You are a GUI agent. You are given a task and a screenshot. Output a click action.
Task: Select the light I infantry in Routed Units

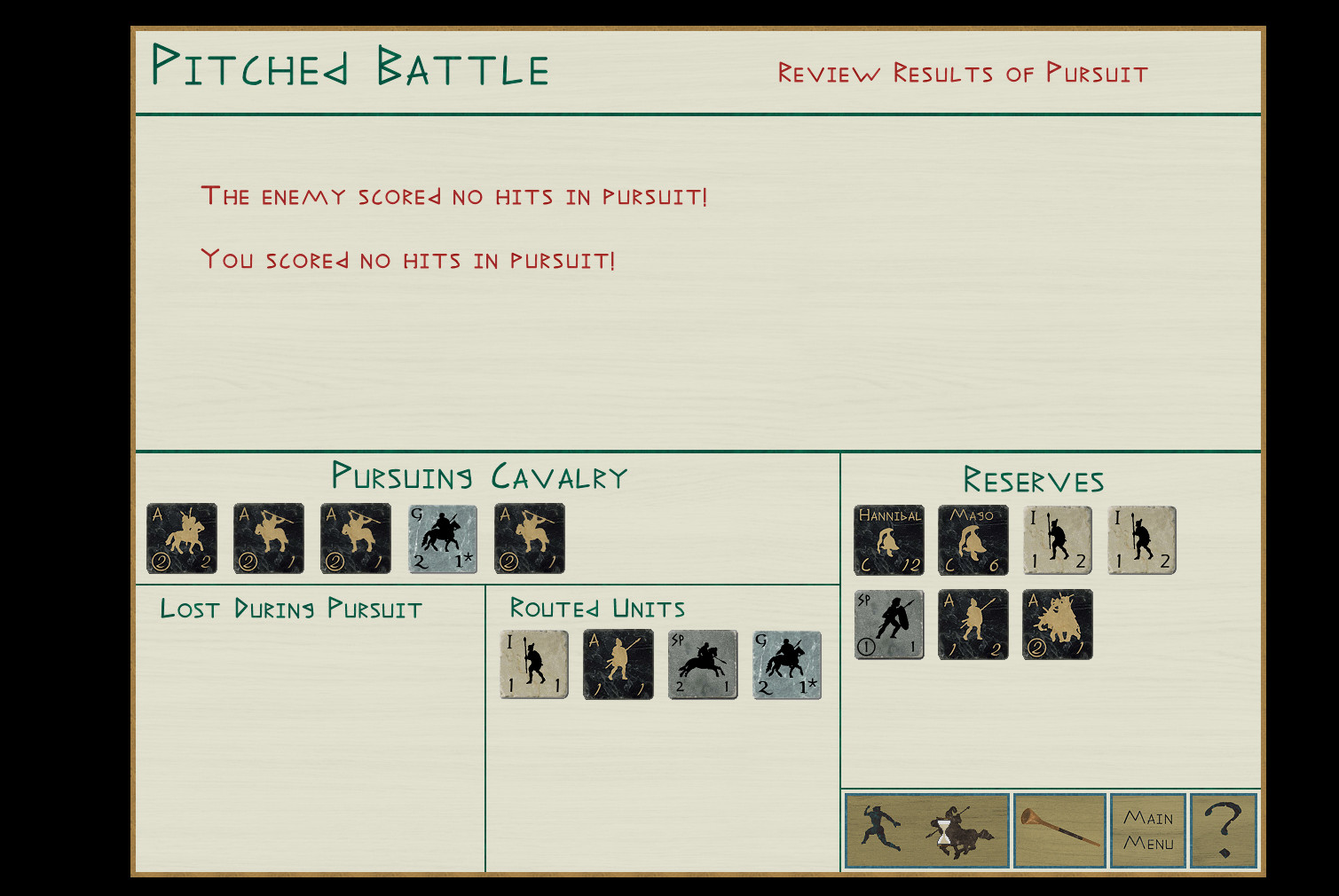[x=534, y=664]
